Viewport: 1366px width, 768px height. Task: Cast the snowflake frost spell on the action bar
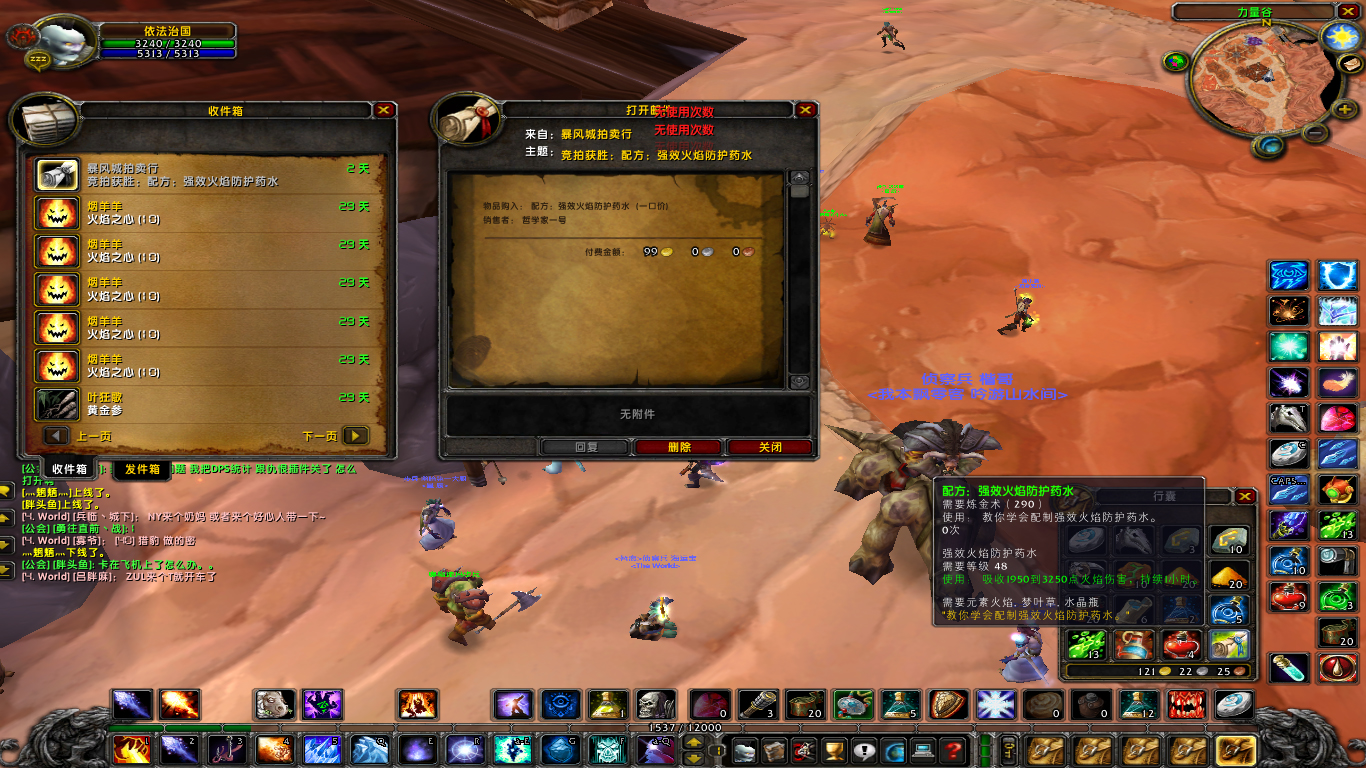tap(993, 703)
